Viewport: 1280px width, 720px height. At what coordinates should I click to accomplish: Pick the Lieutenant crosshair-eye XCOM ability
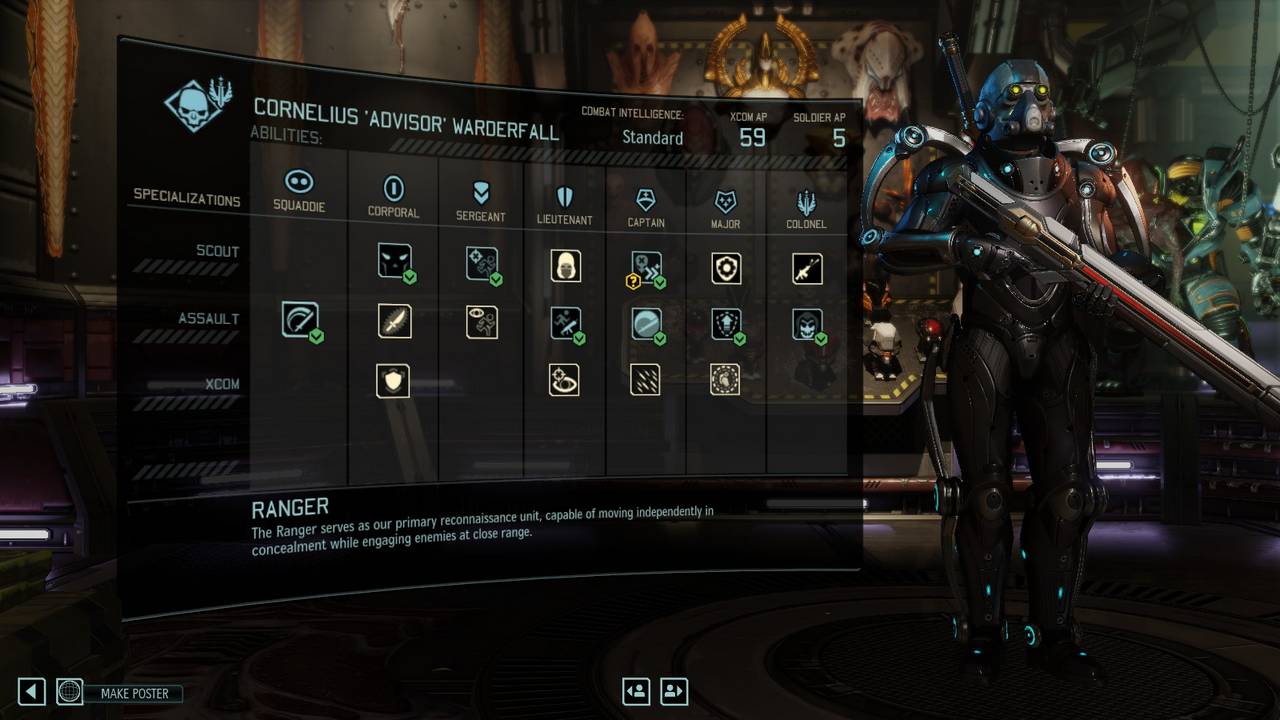(566, 380)
